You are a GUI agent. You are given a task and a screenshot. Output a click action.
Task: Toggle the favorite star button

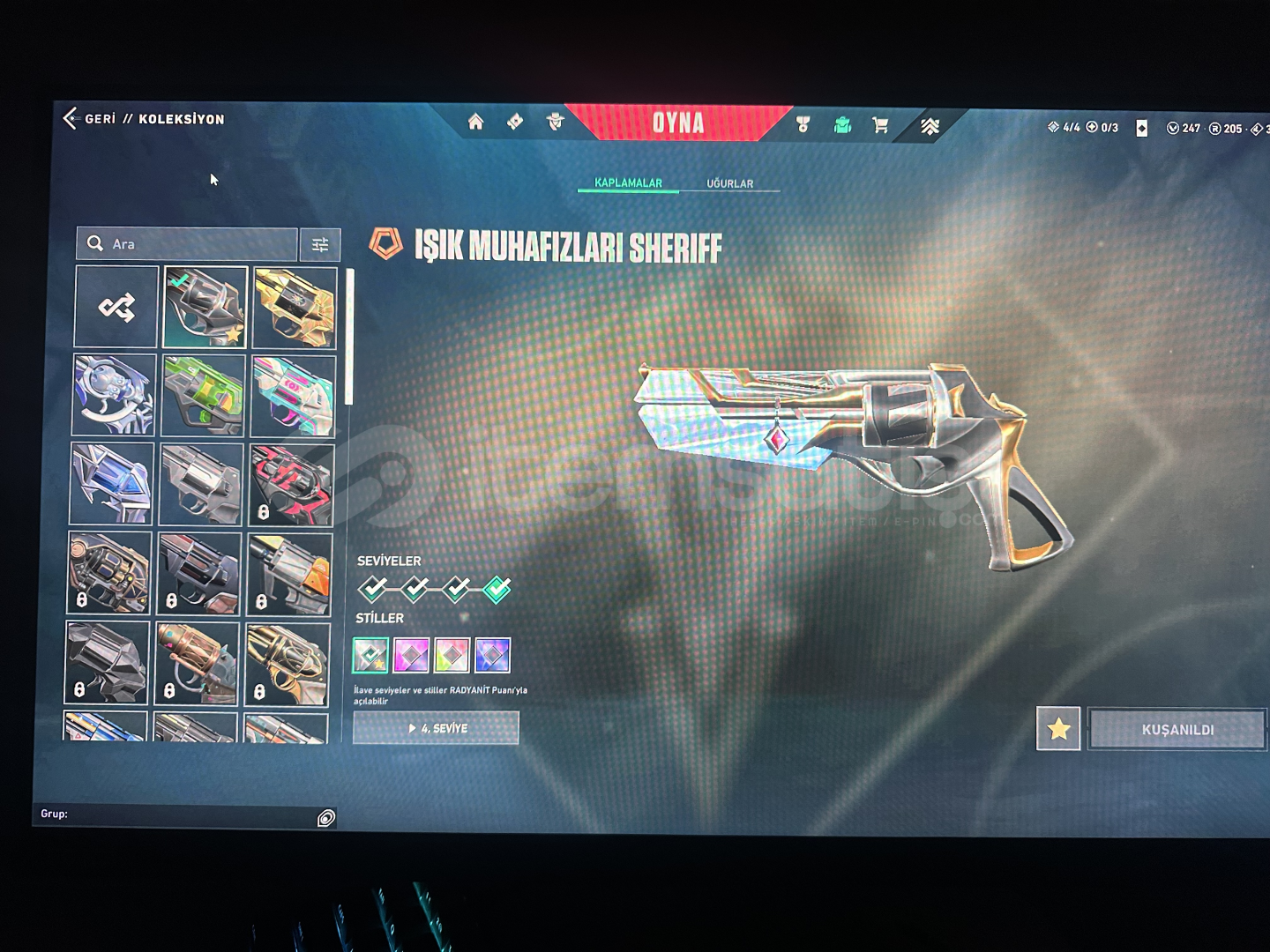tap(1058, 729)
